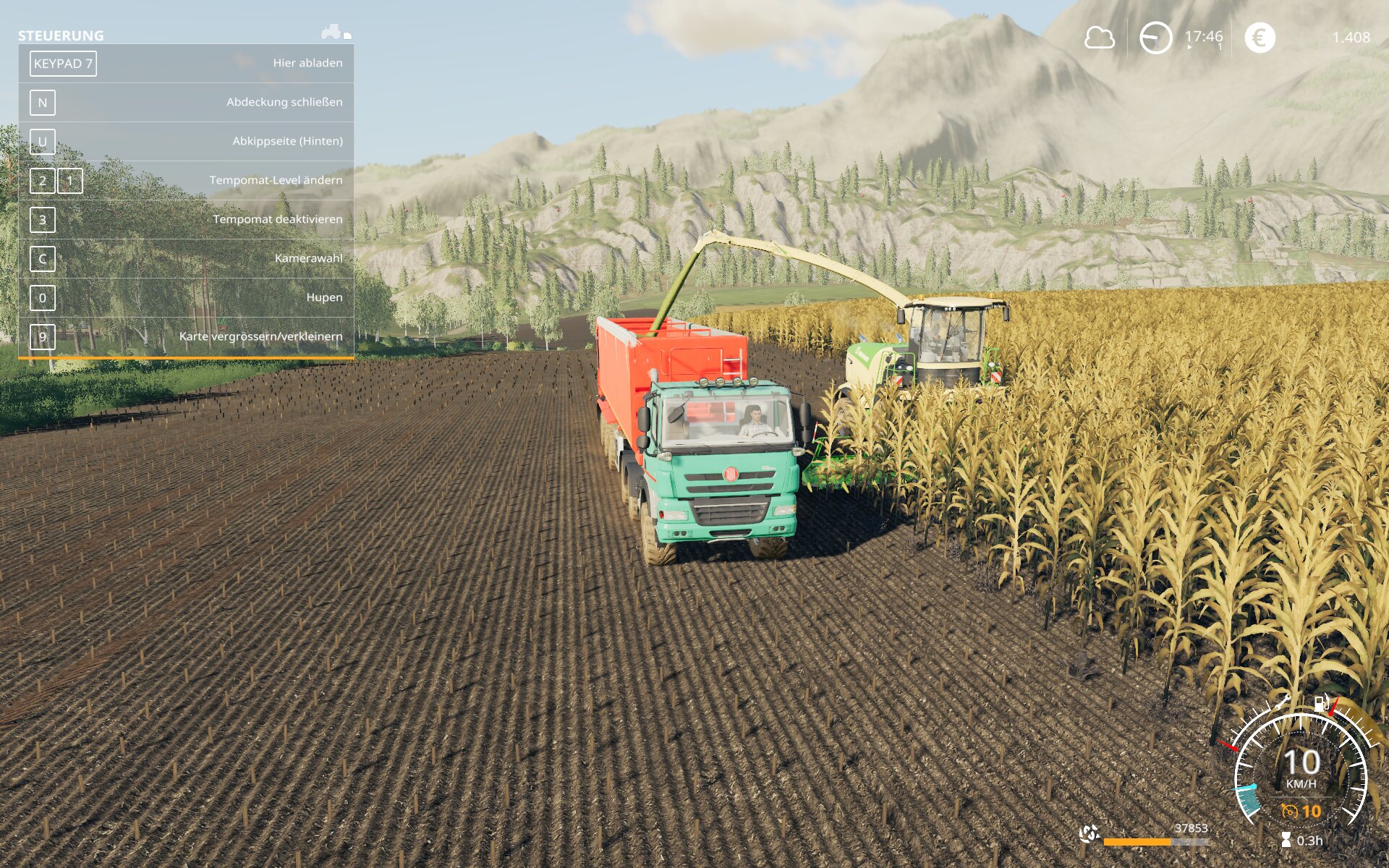The image size is (1389, 868).
Task: Click the fuel pump icon on the gauge
Action: pos(1322,703)
